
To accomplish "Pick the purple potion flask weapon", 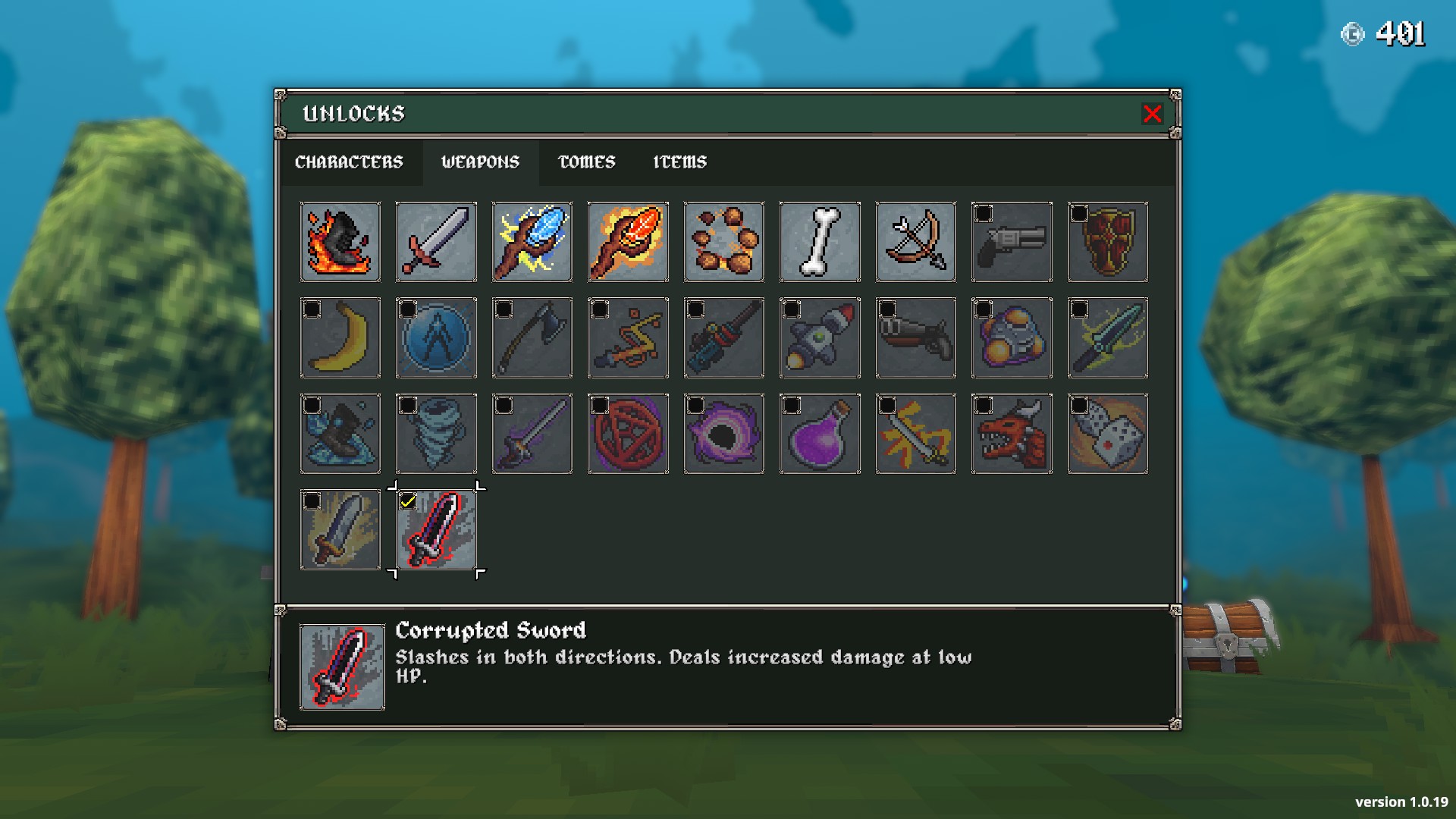I will click(820, 434).
